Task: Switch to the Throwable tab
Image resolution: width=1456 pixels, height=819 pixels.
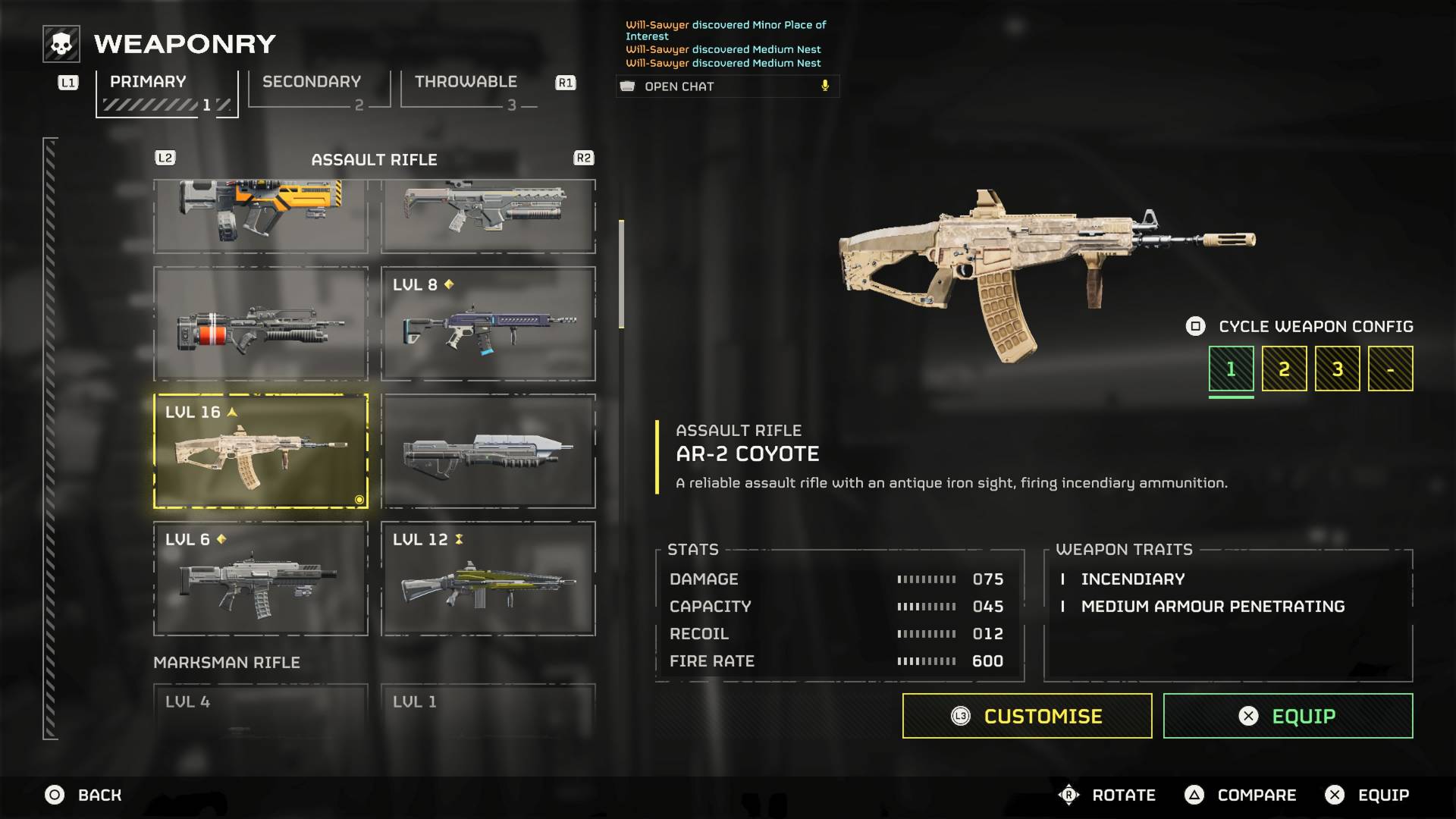Action: click(x=465, y=81)
